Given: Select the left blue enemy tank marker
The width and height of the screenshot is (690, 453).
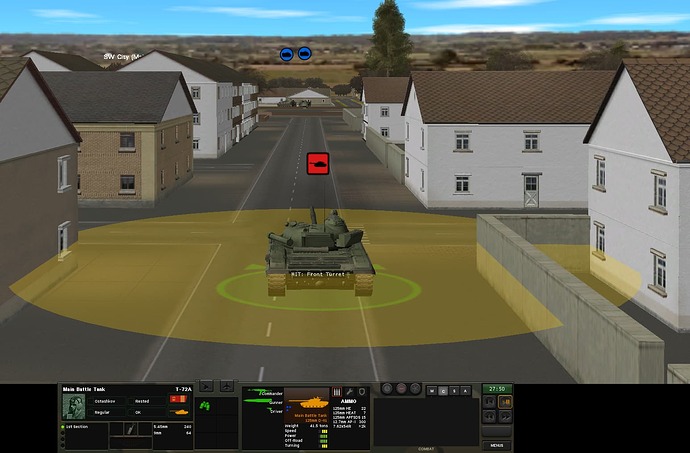Looking at the screenshot, I should pos(287,54).
